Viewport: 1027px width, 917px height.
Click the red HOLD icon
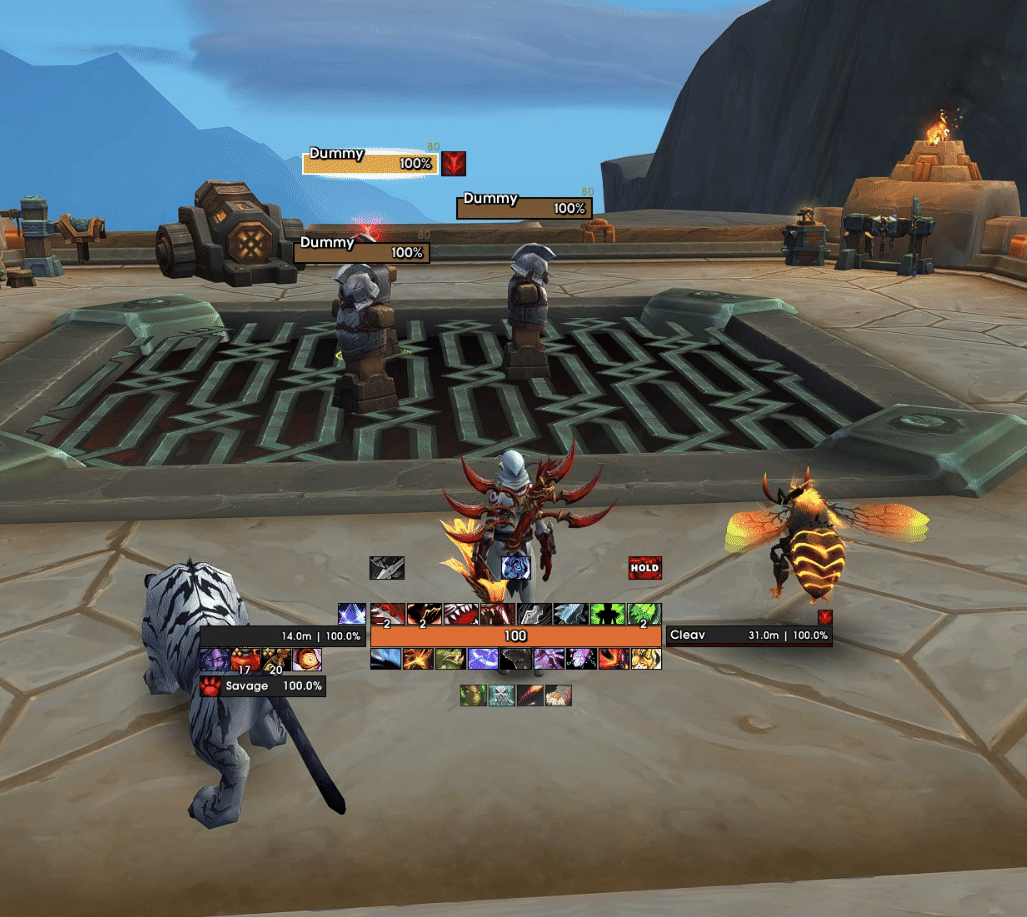click(645, 568)
